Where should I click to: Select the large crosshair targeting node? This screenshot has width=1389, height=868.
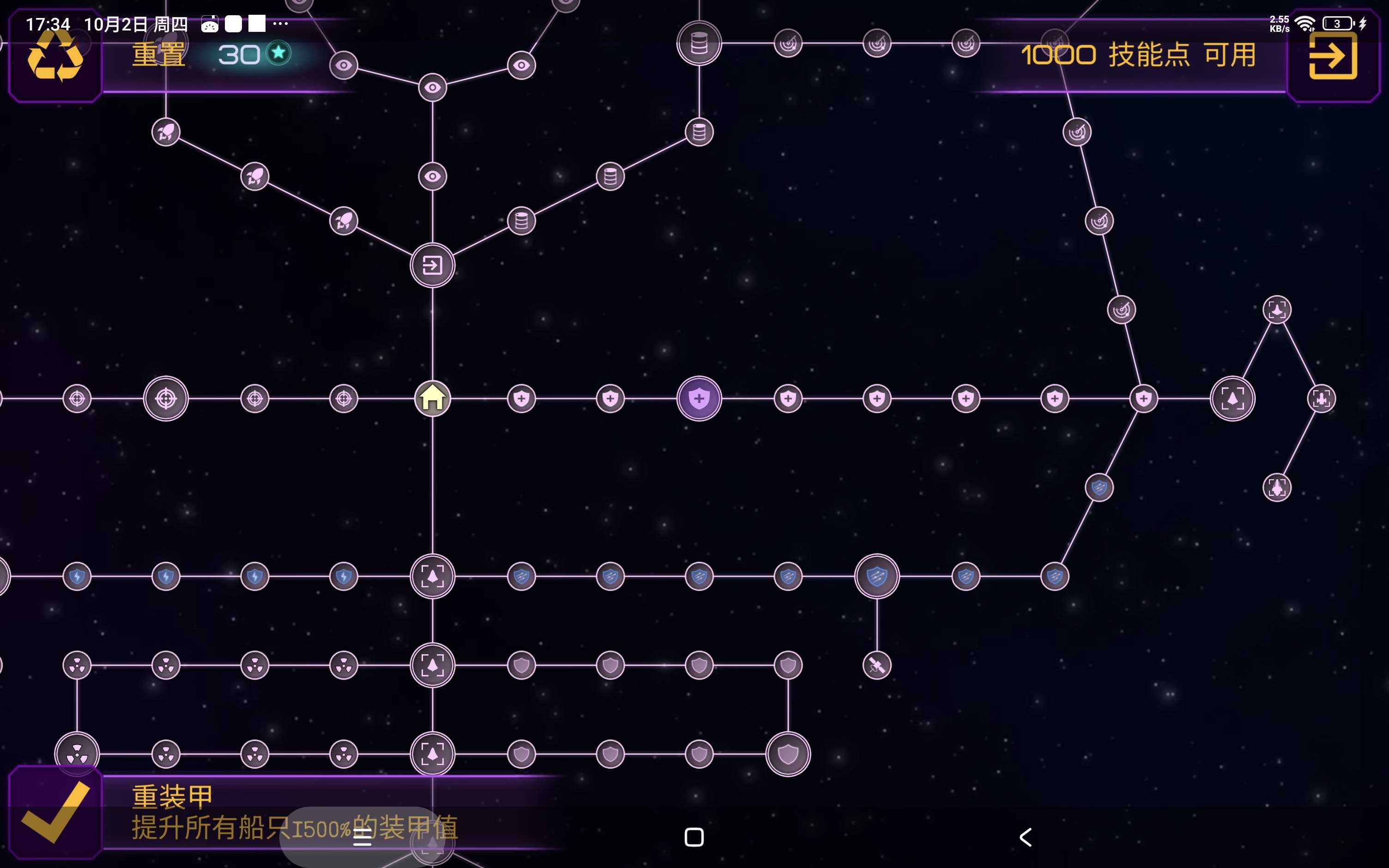coord(166,398)
